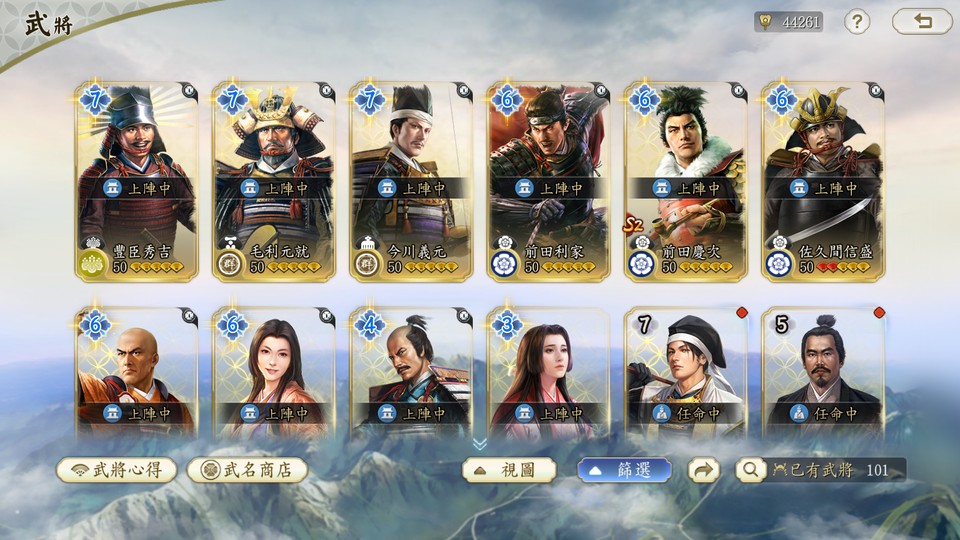
Task: Open the 篩選 filter options
Action: click(624, 470)
